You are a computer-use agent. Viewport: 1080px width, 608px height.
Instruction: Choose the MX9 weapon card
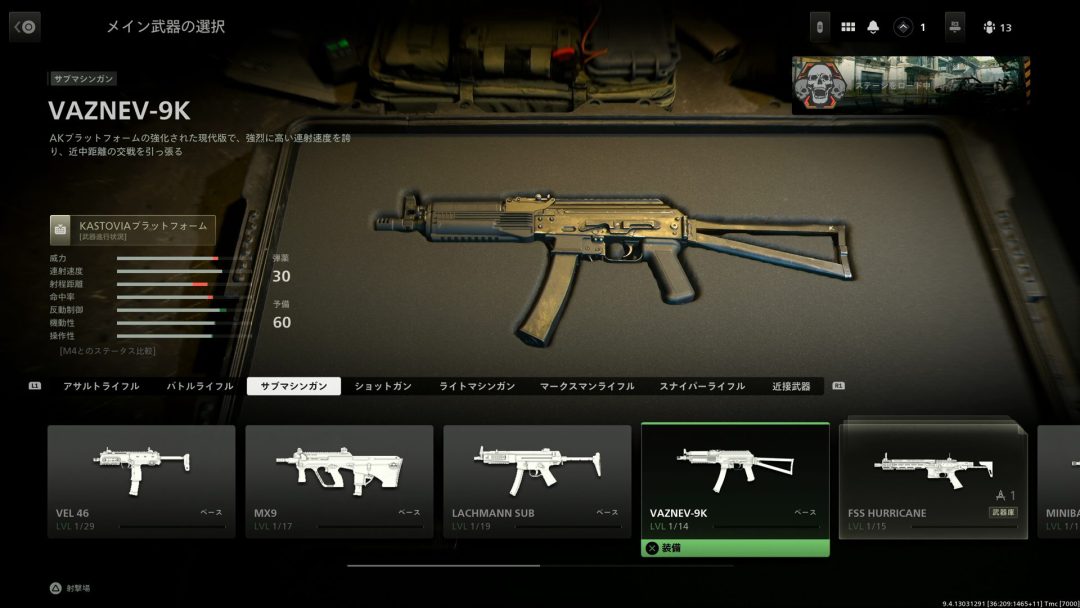click(x=339, y=481)
